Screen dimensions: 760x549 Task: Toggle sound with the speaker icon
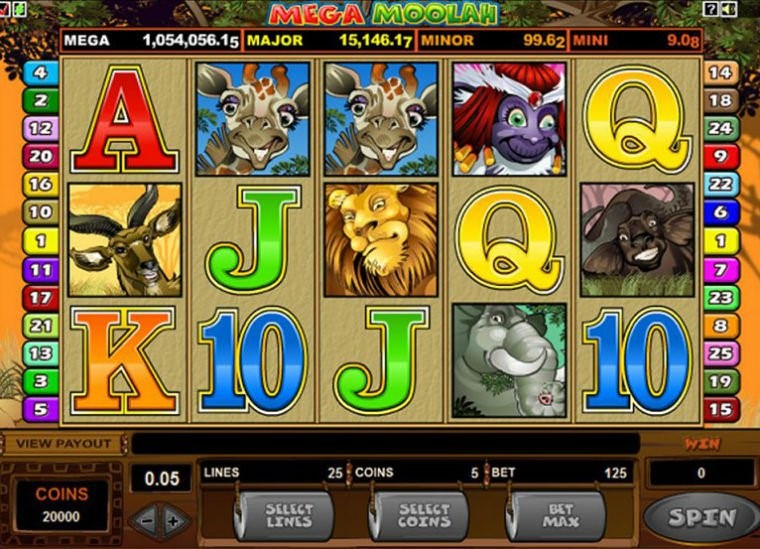point(727,9)
